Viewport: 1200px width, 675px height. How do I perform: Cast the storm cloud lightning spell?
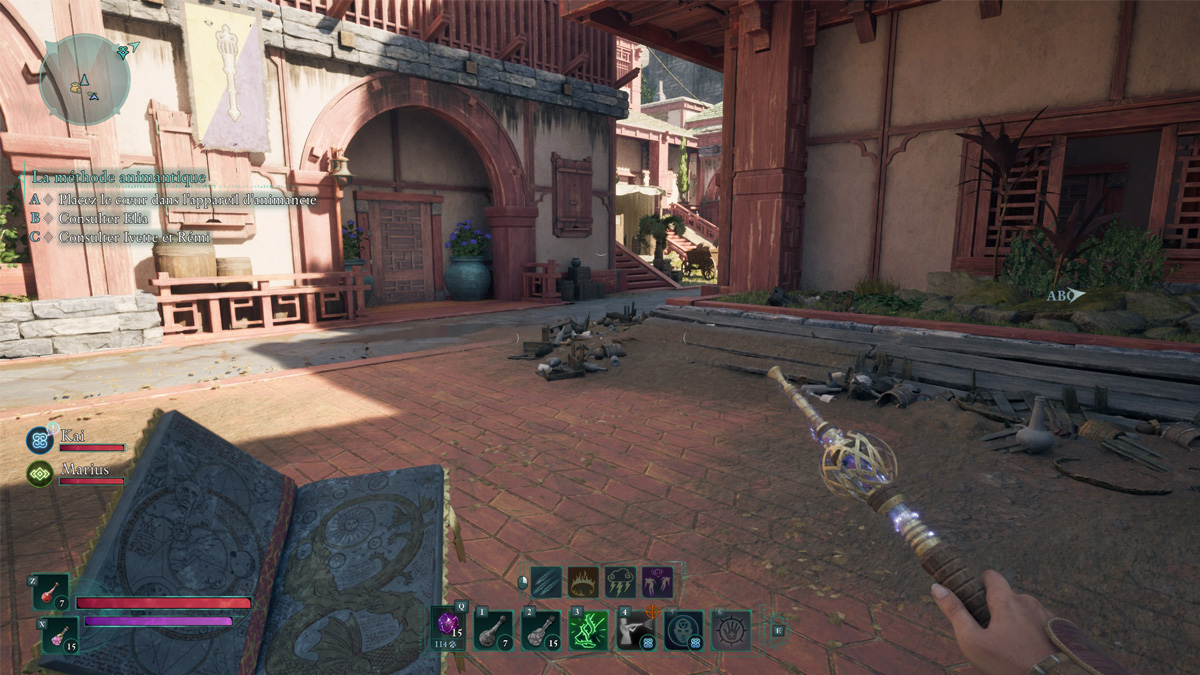click(620, 582)
